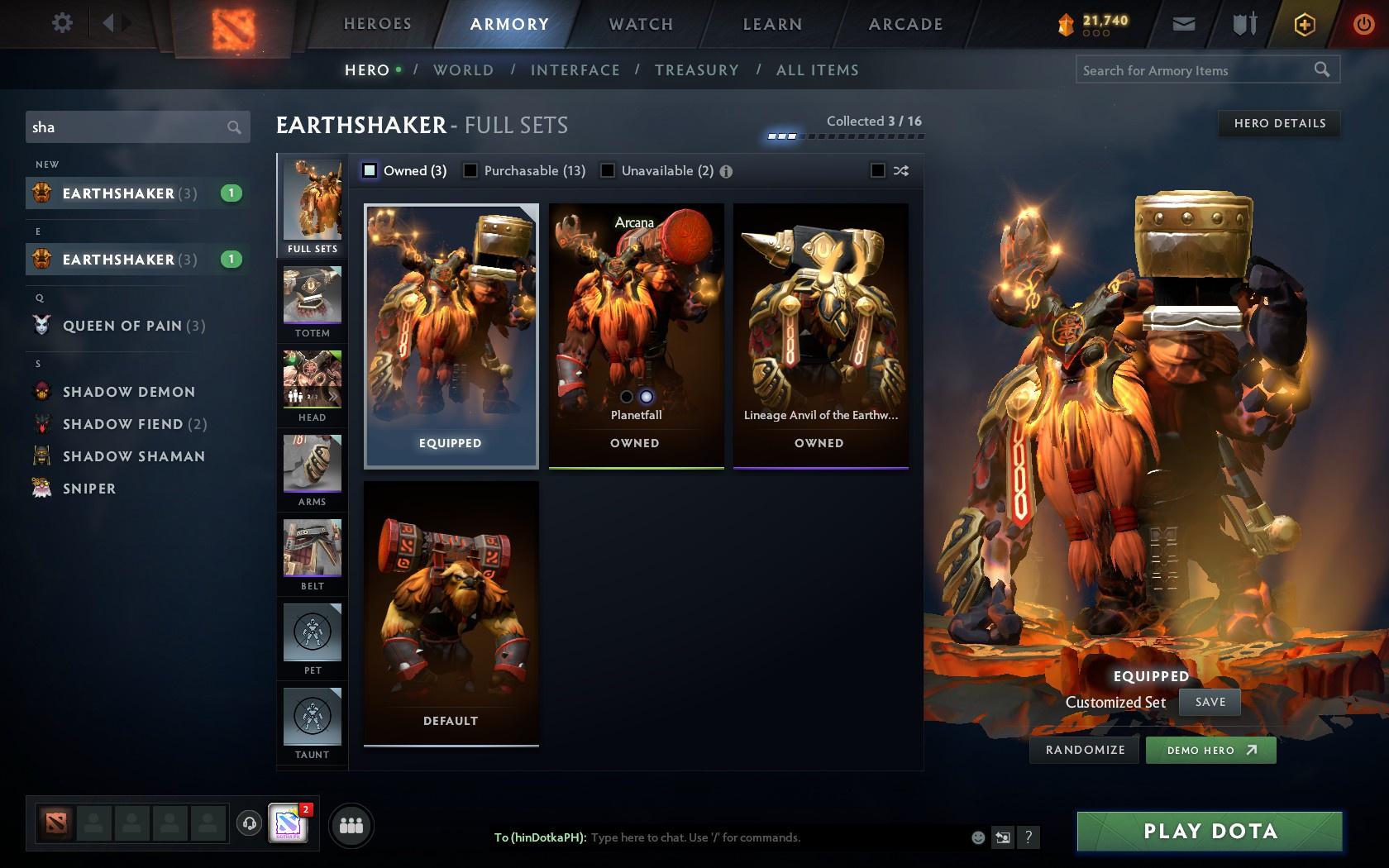The image size is (1389, 868).
Task: Open the Treasury section
Action: click(x=697, y=70)
